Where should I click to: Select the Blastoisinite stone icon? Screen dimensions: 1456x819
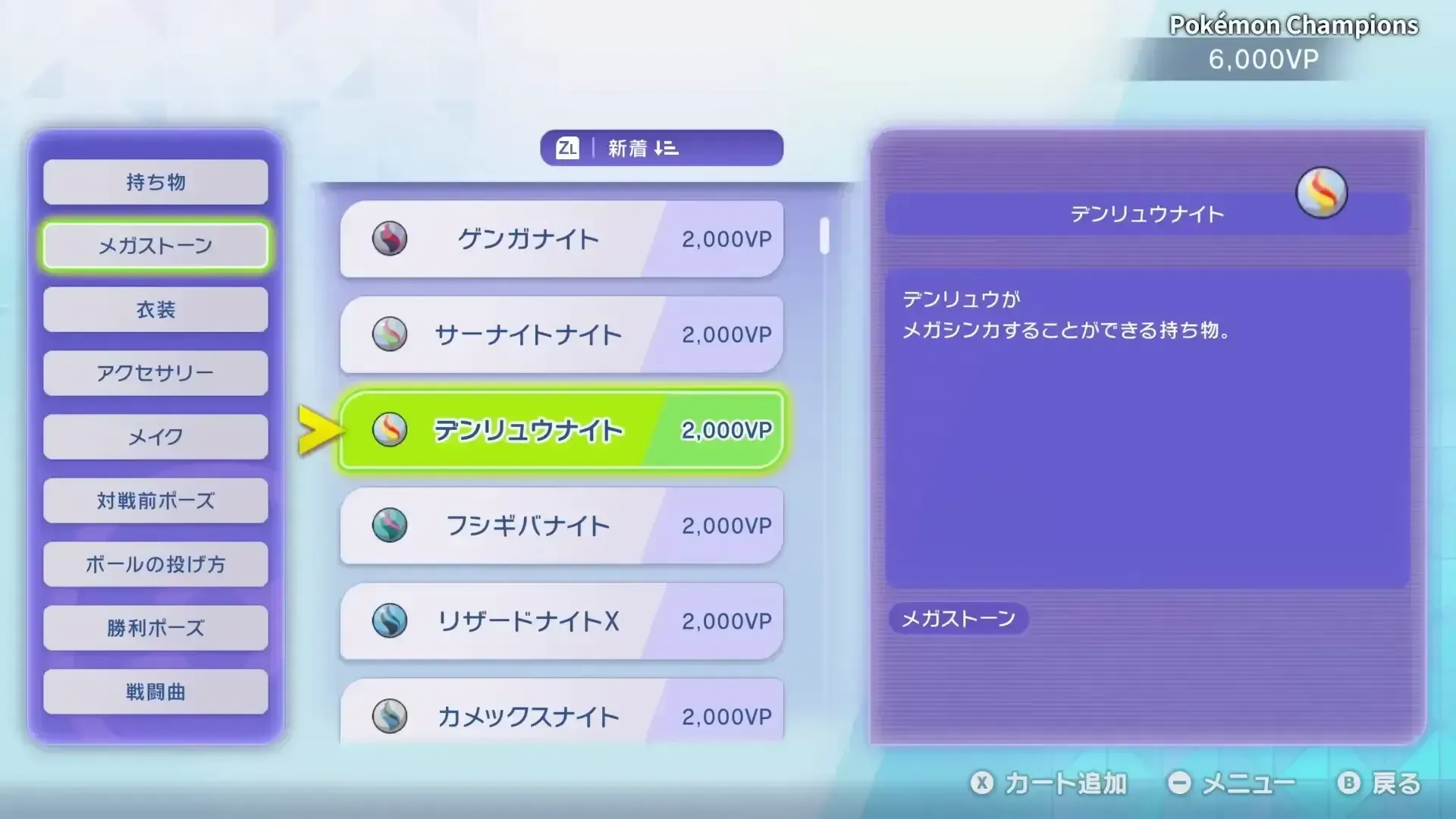pos(391,714)
